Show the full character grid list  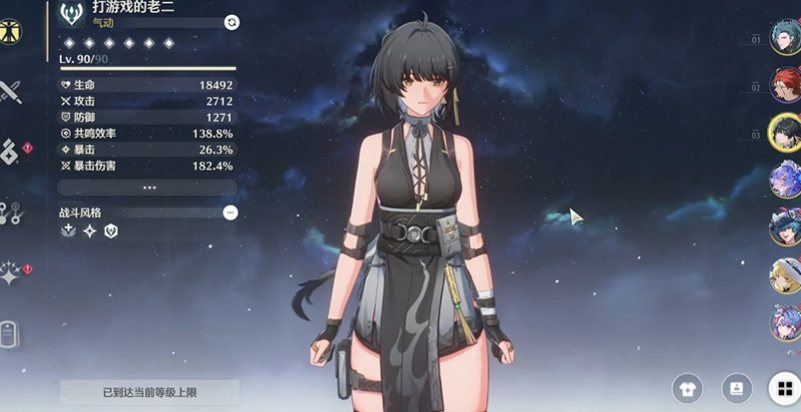[782, 388]
